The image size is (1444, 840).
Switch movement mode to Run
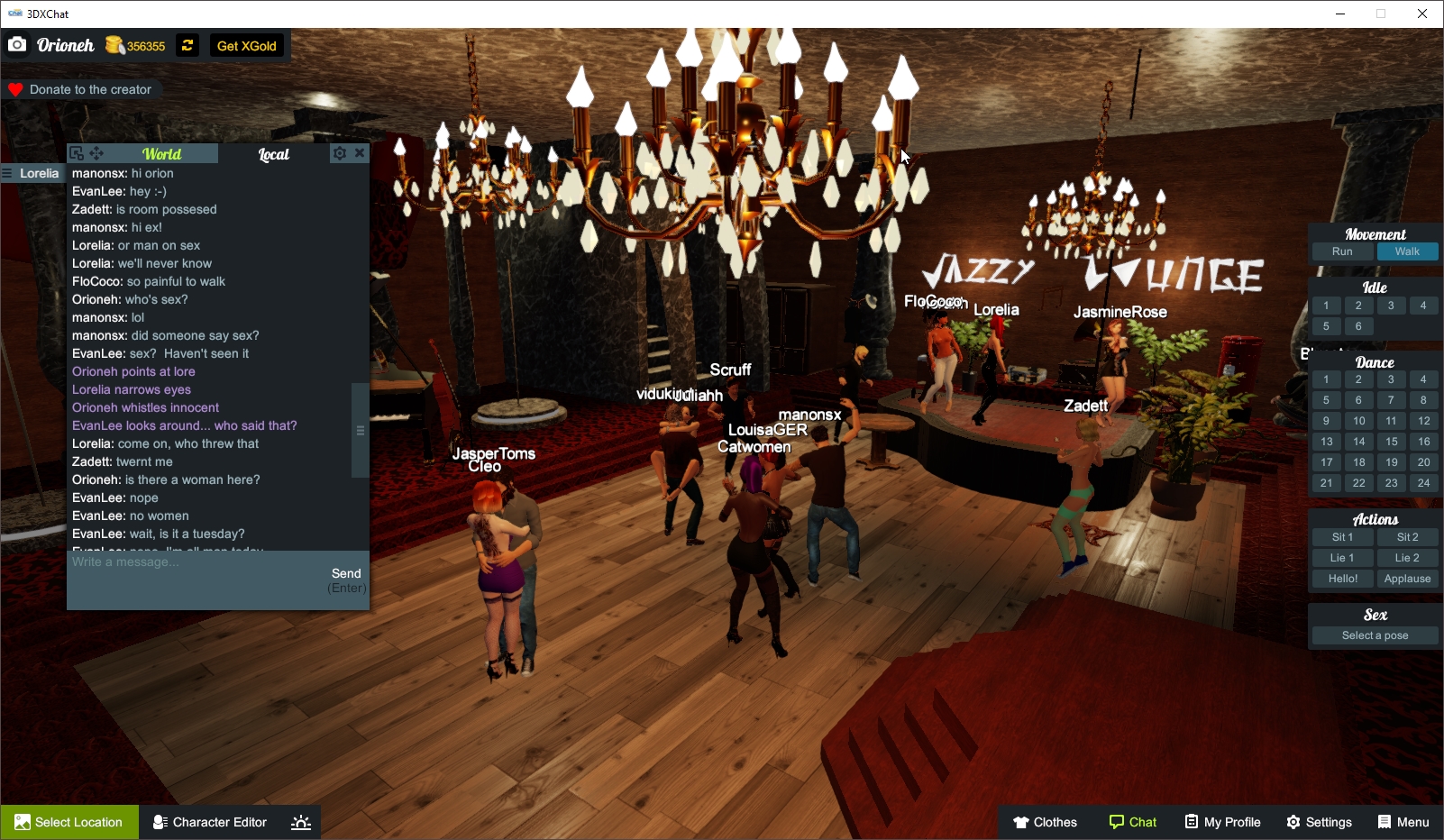click(1342, 251)
